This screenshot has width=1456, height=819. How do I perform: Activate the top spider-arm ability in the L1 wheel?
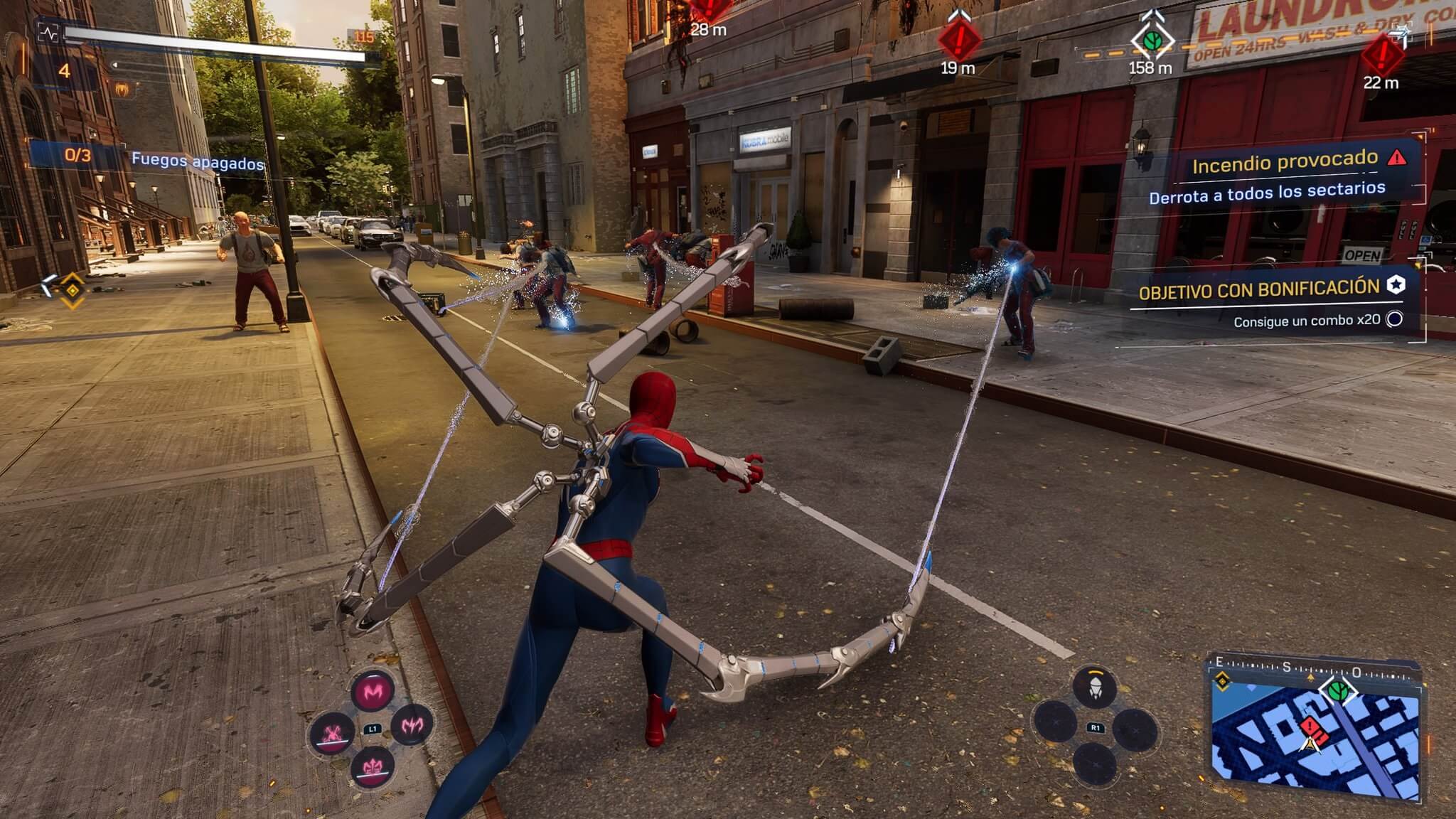(x=373, y=690)
